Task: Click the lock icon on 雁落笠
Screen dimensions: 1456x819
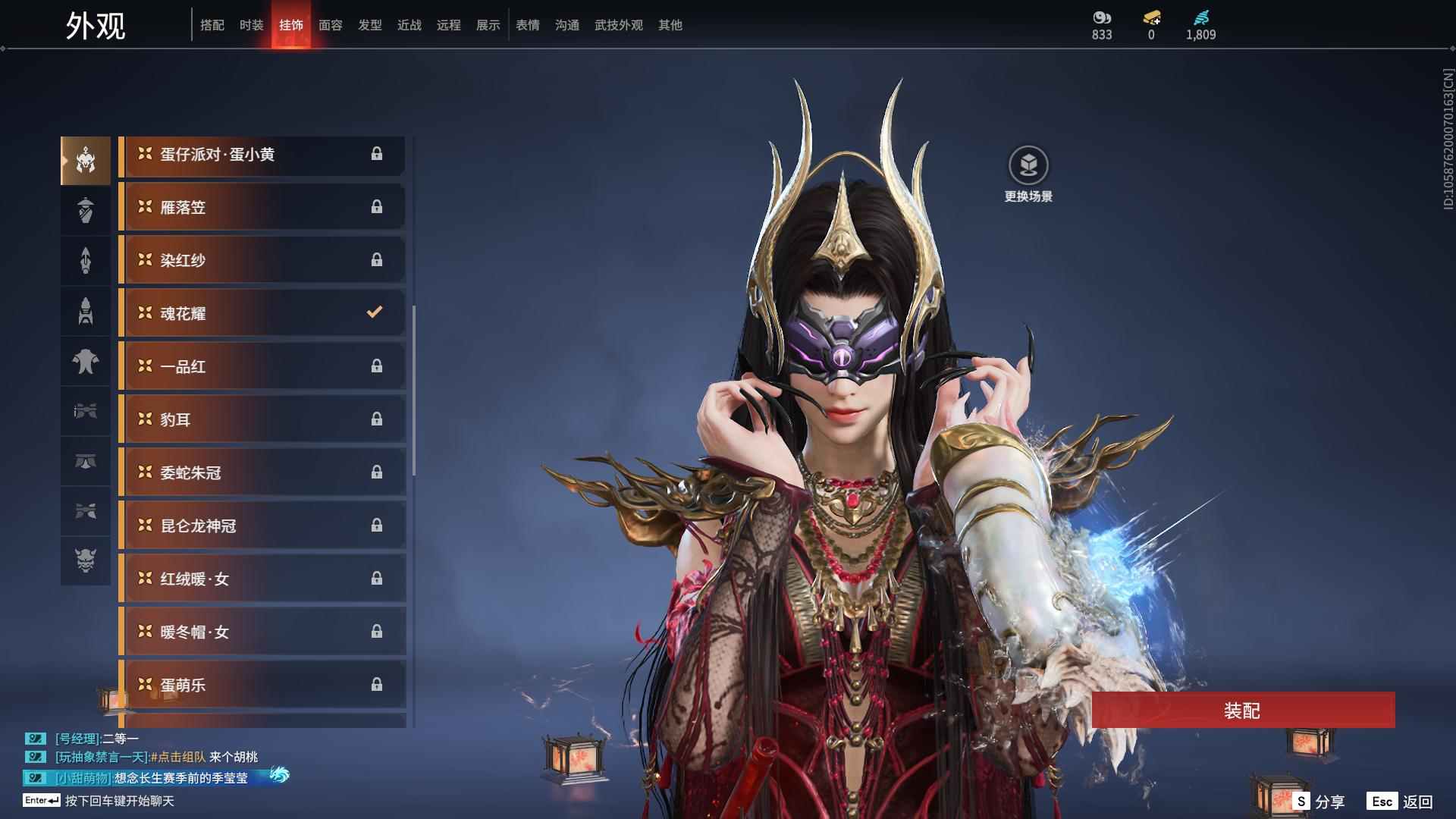Action: click(x=377, y=206)
